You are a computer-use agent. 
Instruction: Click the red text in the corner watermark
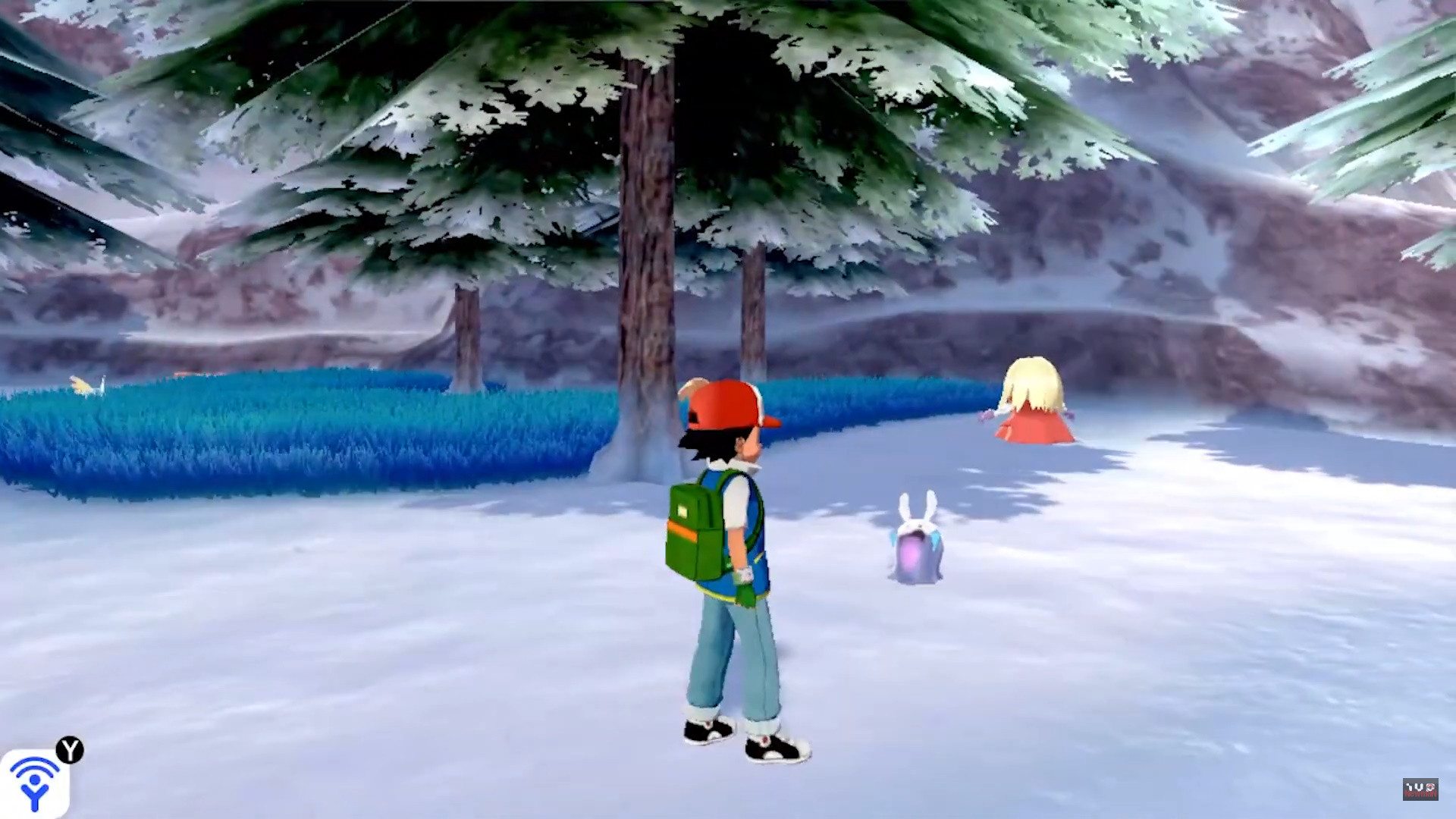[1420, 793]
